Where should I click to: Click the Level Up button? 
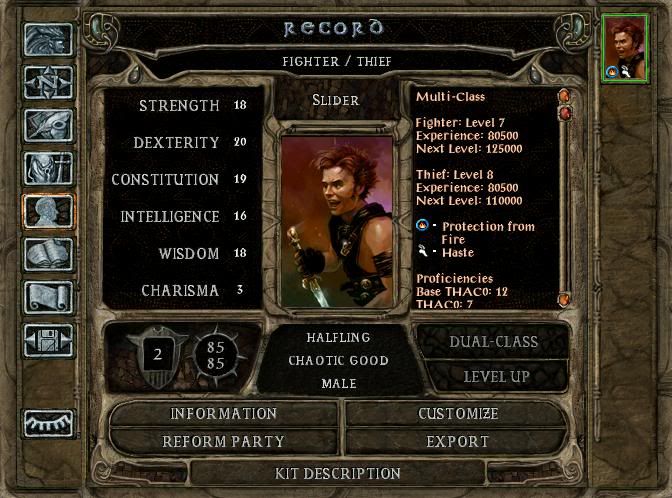[x=493, y=377]
